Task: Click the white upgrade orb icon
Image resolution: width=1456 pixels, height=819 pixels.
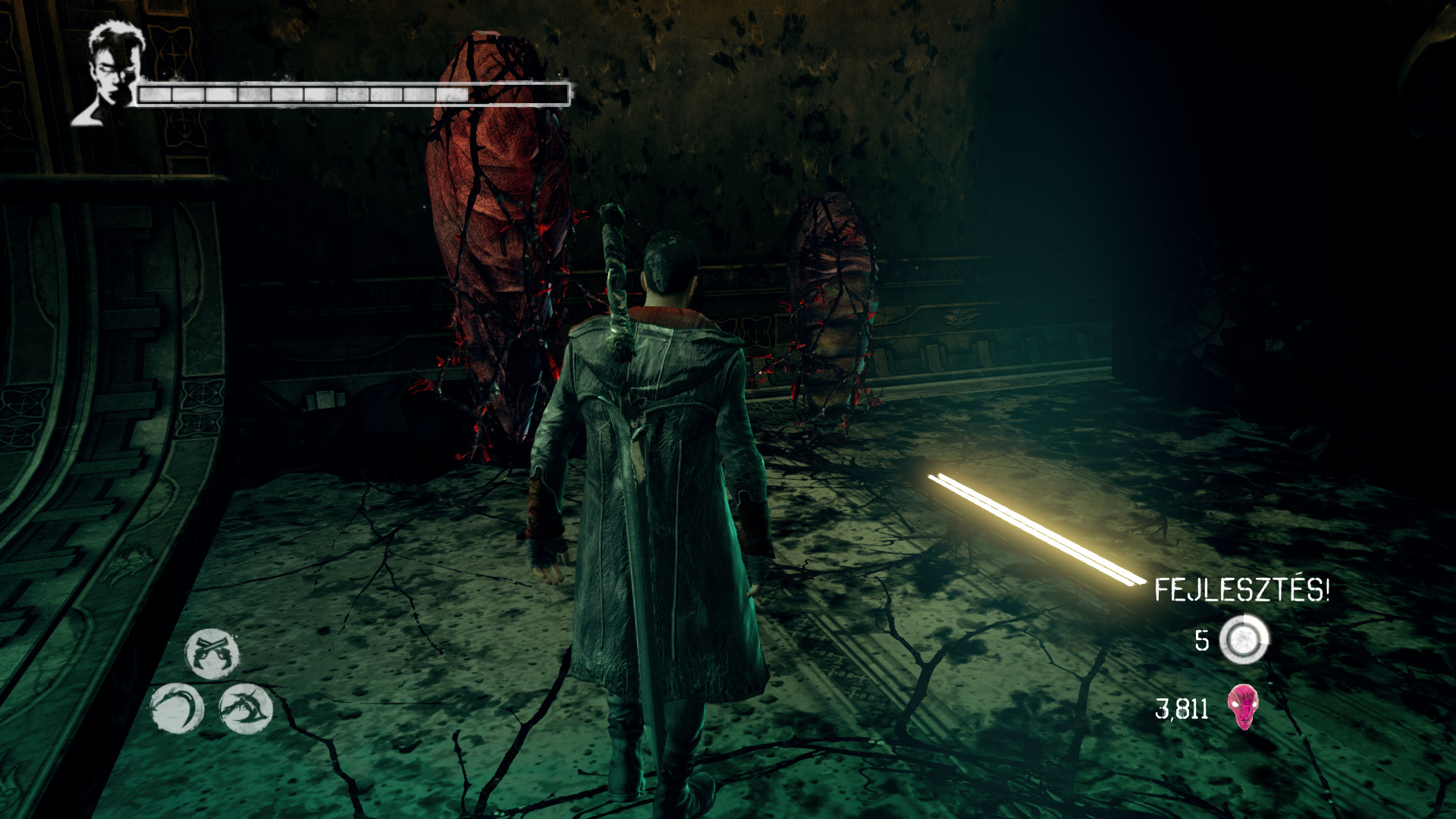Action: point(1244,640)
